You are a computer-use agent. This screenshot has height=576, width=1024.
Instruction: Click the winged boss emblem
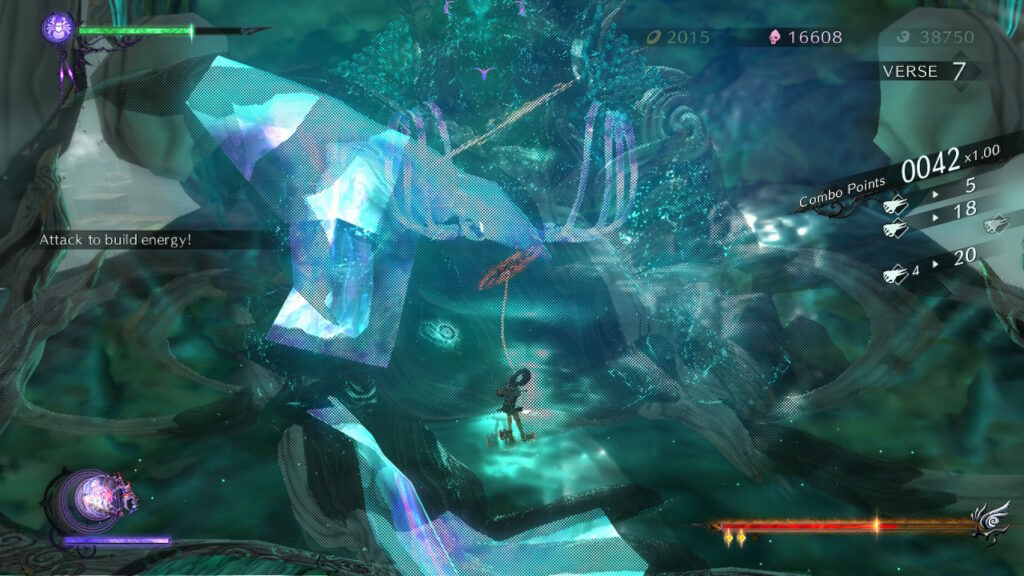[993, 522]
